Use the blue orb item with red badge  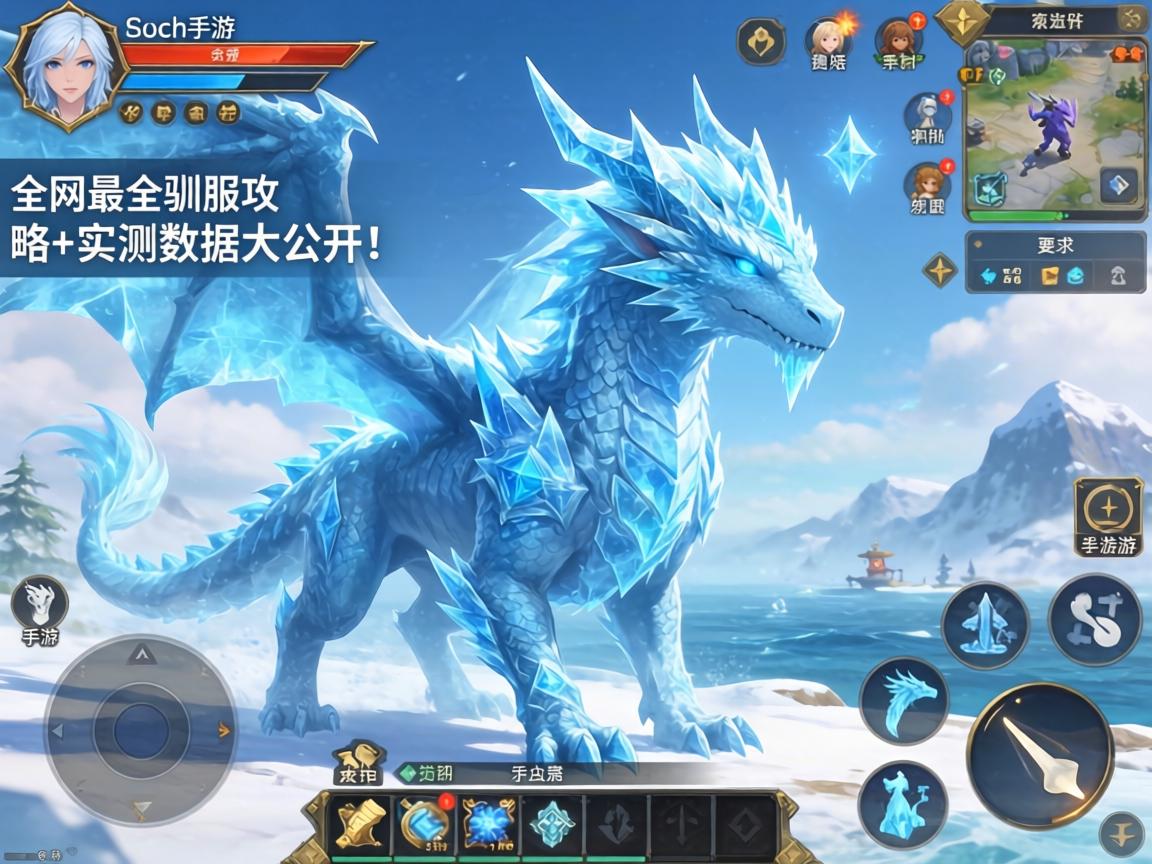coord(425,824)
